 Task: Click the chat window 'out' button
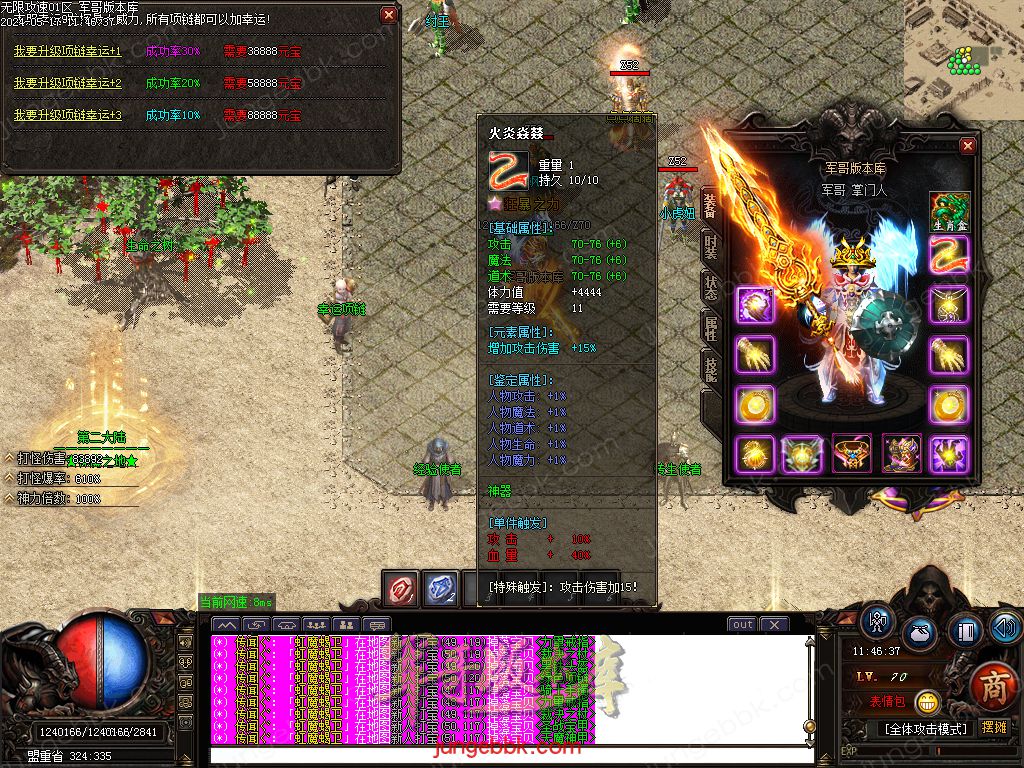742,624
